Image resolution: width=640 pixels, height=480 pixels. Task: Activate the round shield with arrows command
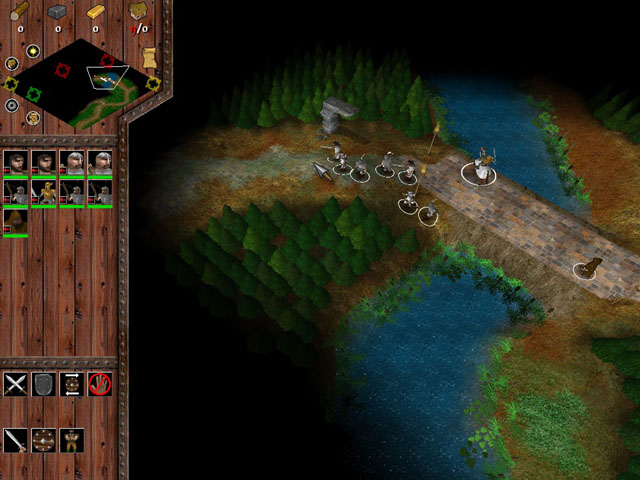point(71,383)
